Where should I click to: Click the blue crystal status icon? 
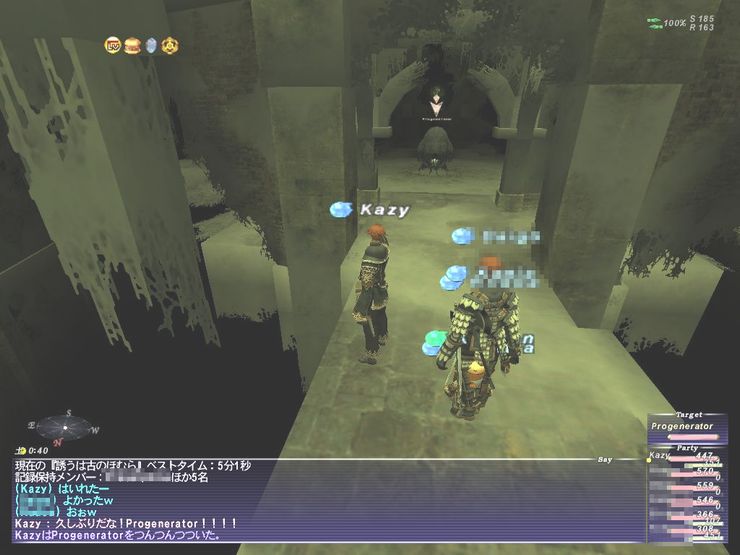point(151,45)
